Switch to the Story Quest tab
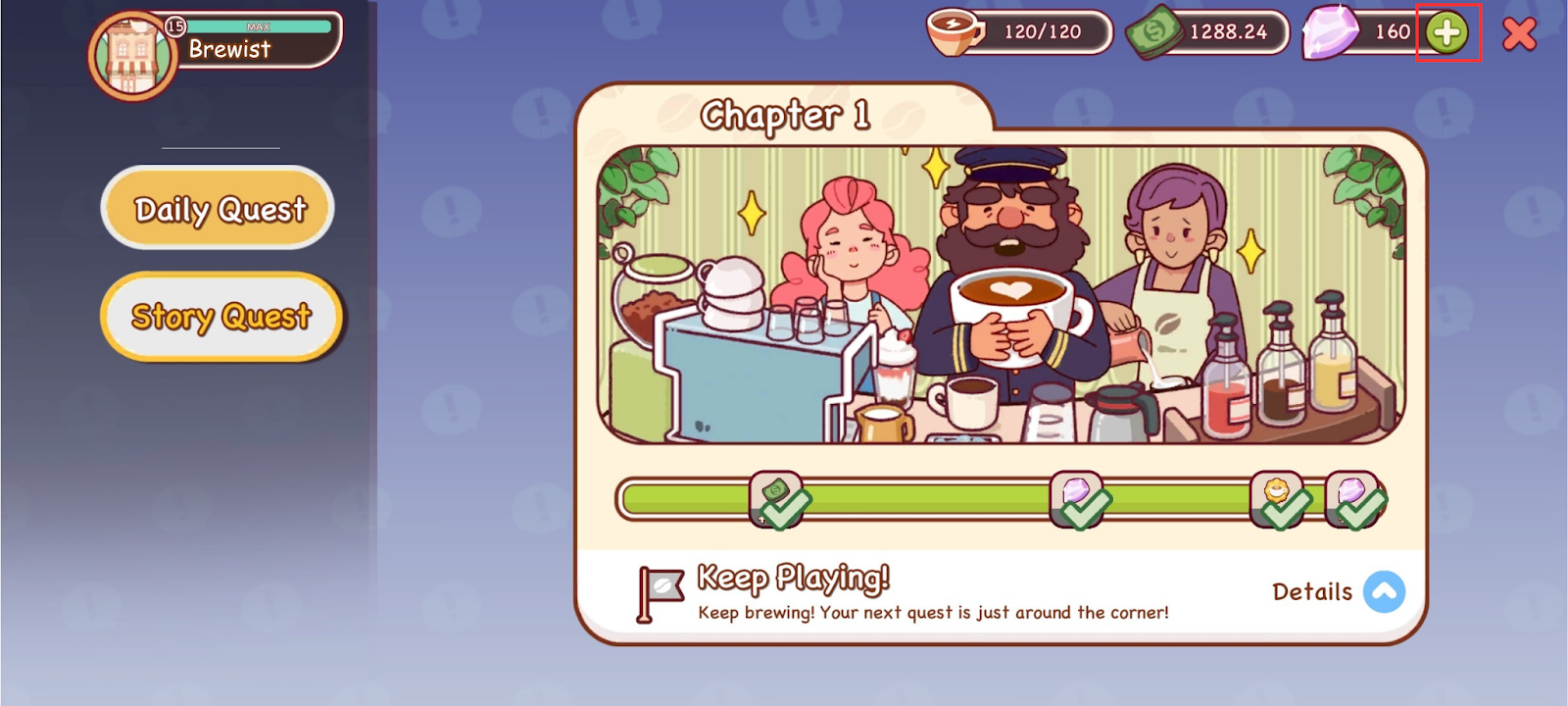The height and width of the screenshot is (706, 1568). tap(221, 316)
